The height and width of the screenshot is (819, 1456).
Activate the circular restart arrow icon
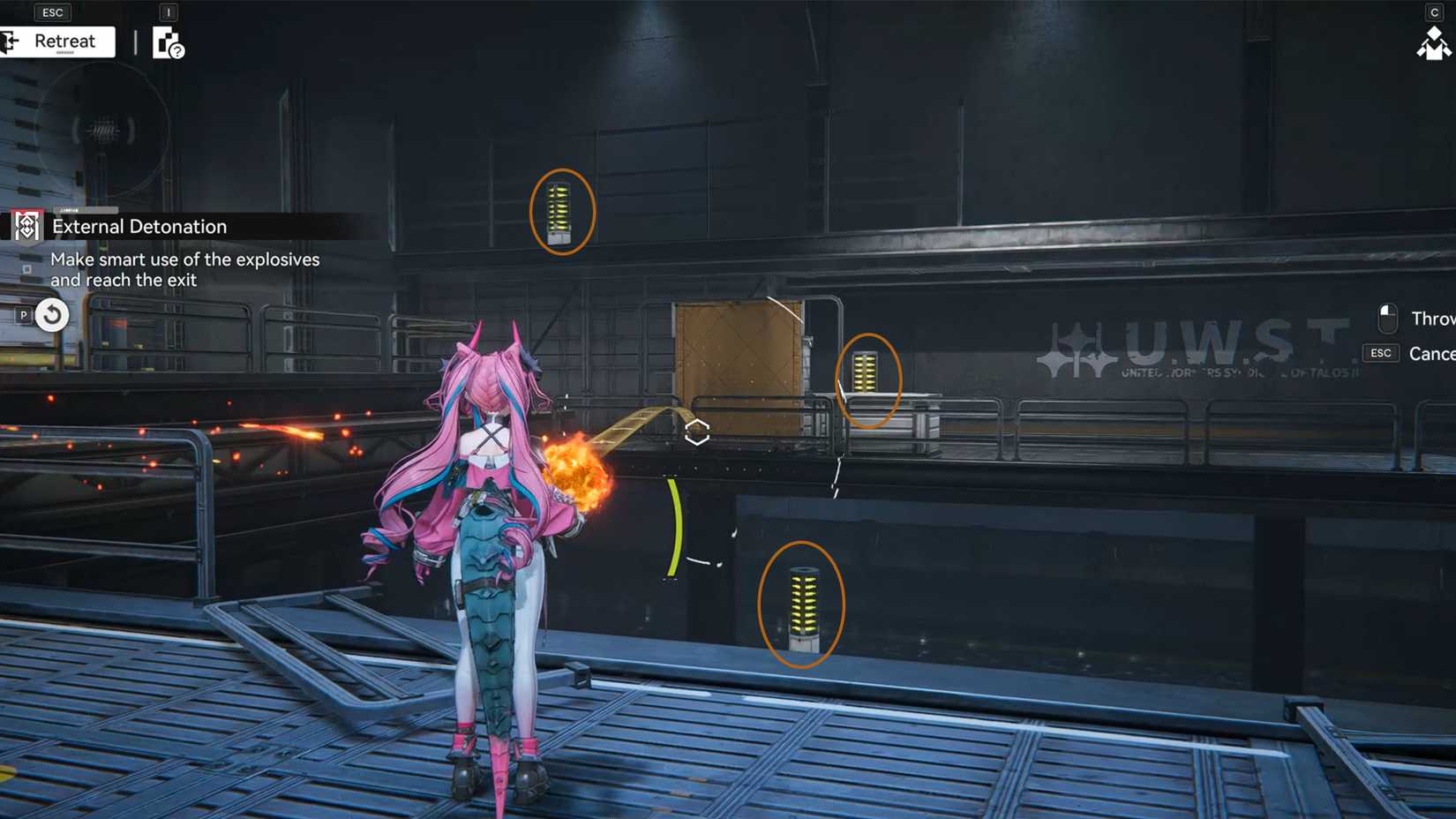click(50, 315)
